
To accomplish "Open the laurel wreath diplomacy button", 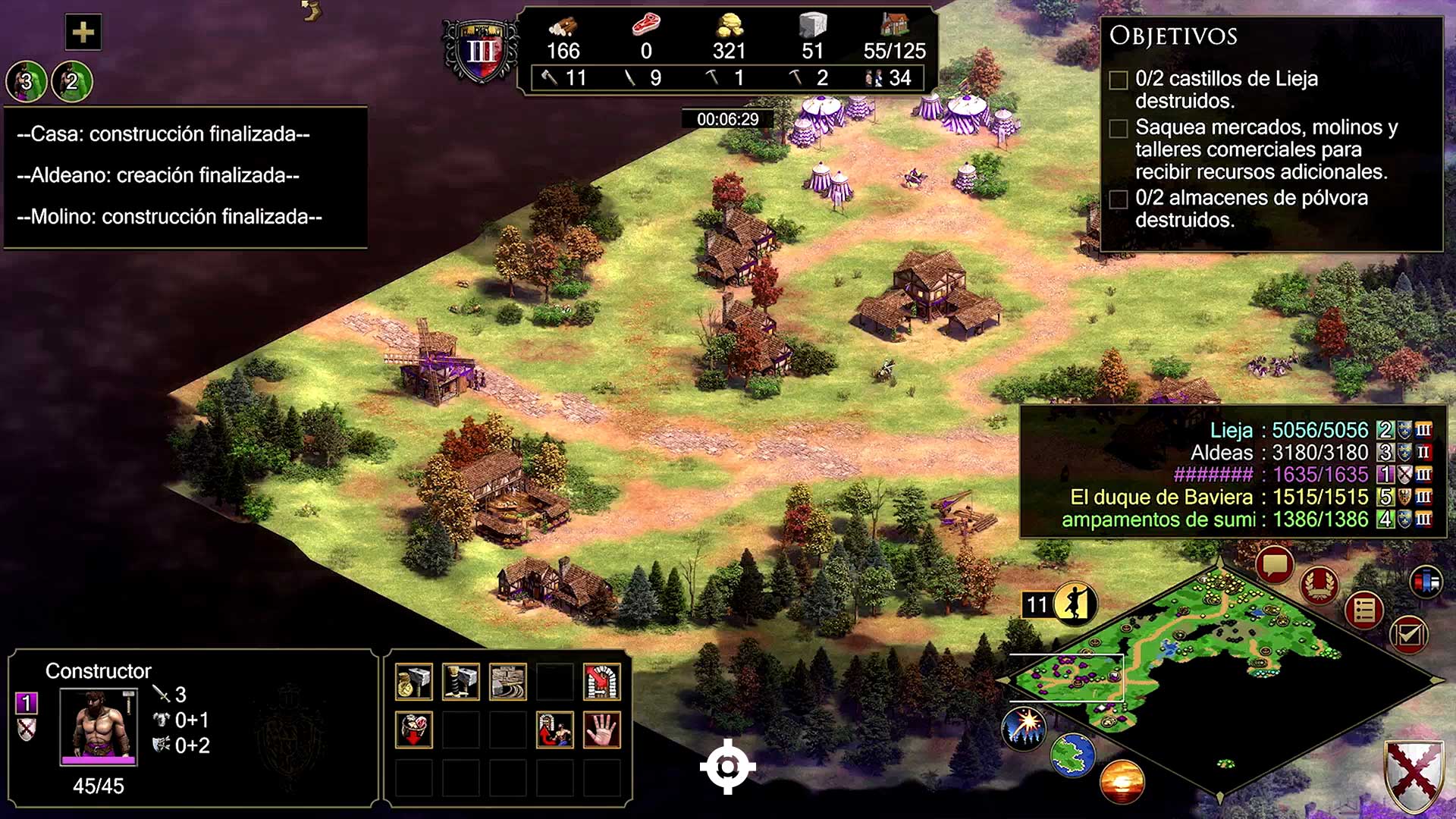I will tap(1319, 585).
